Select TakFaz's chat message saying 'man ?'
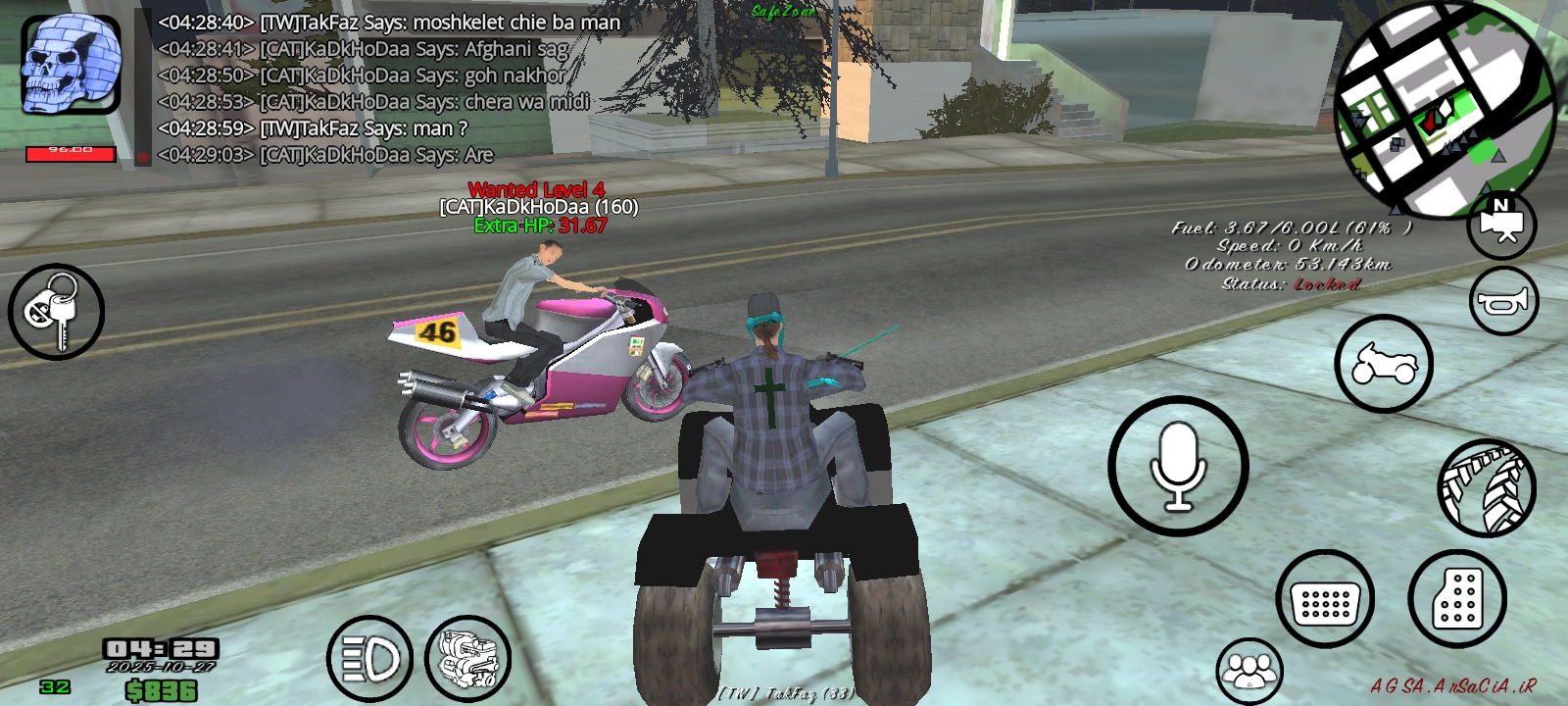Viewport: 1568px width, 706px height. pyautogui.click(x=314, y=127)
